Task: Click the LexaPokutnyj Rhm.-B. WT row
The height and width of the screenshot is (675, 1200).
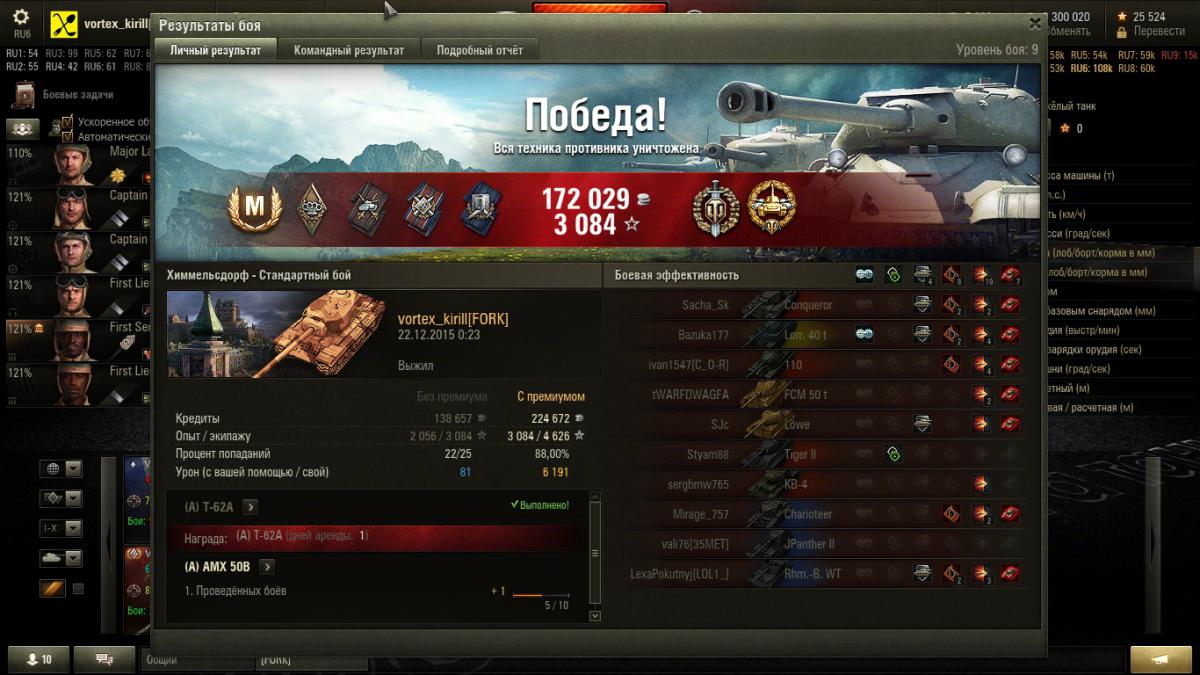Action: click(830, 574)
